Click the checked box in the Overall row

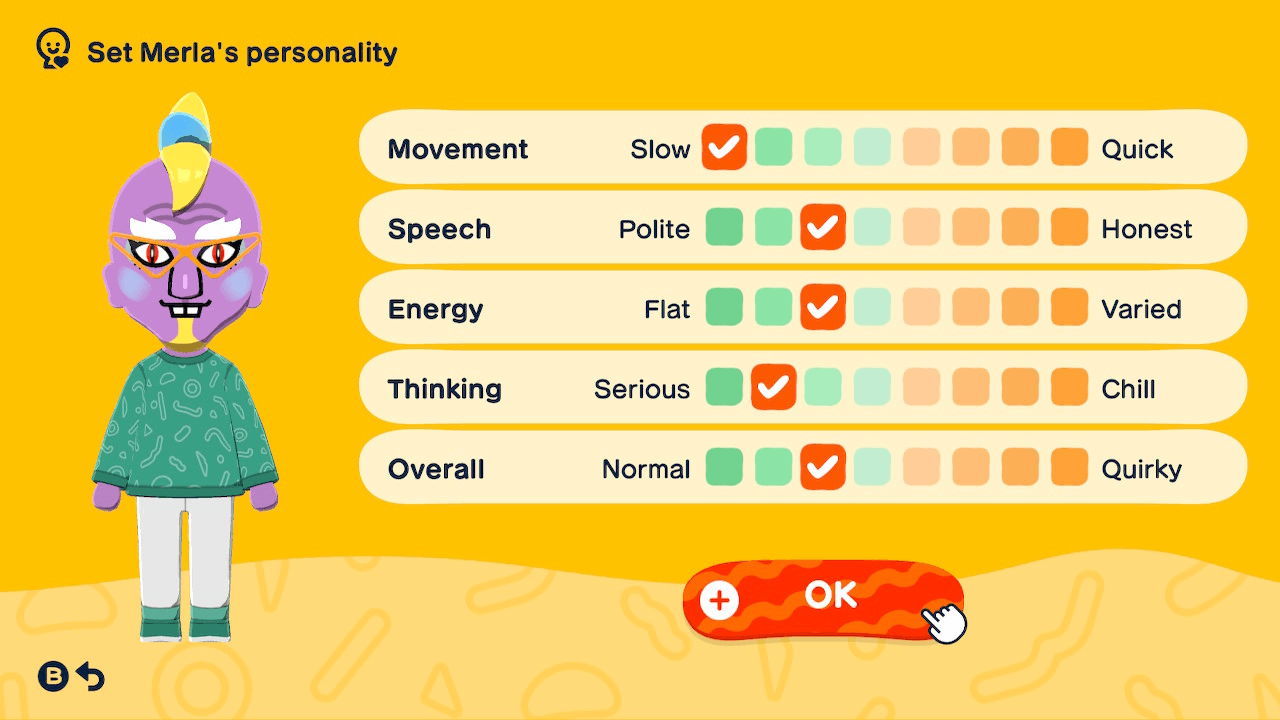pyautogui.click(x=822, y=467)
